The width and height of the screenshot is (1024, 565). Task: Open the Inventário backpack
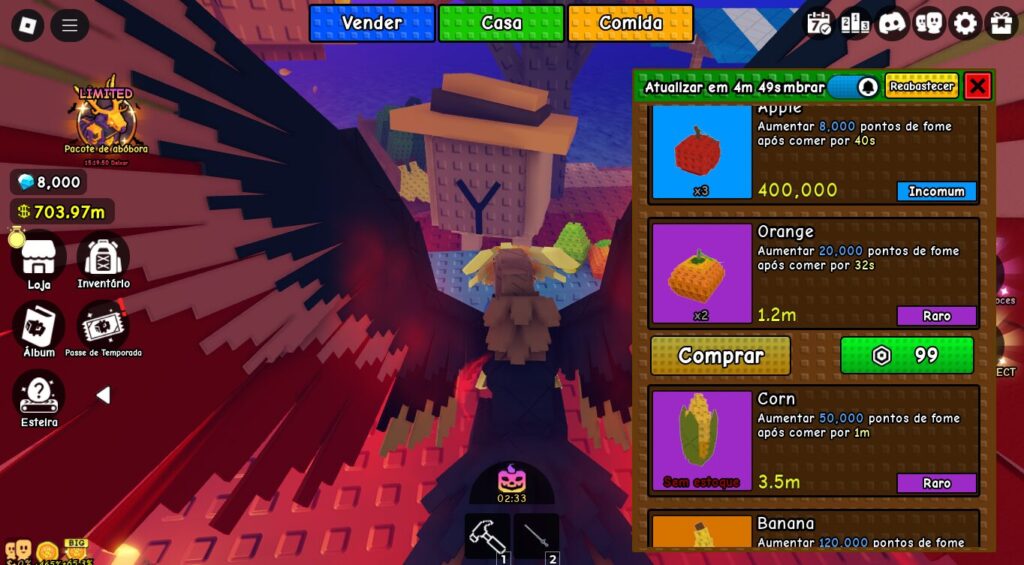103,258
